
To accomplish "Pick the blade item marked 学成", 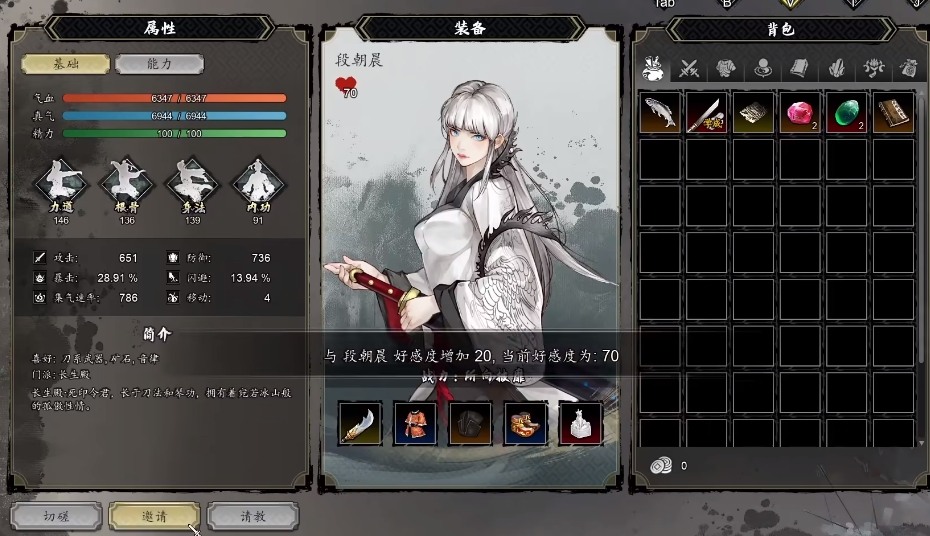I will 707,113.
